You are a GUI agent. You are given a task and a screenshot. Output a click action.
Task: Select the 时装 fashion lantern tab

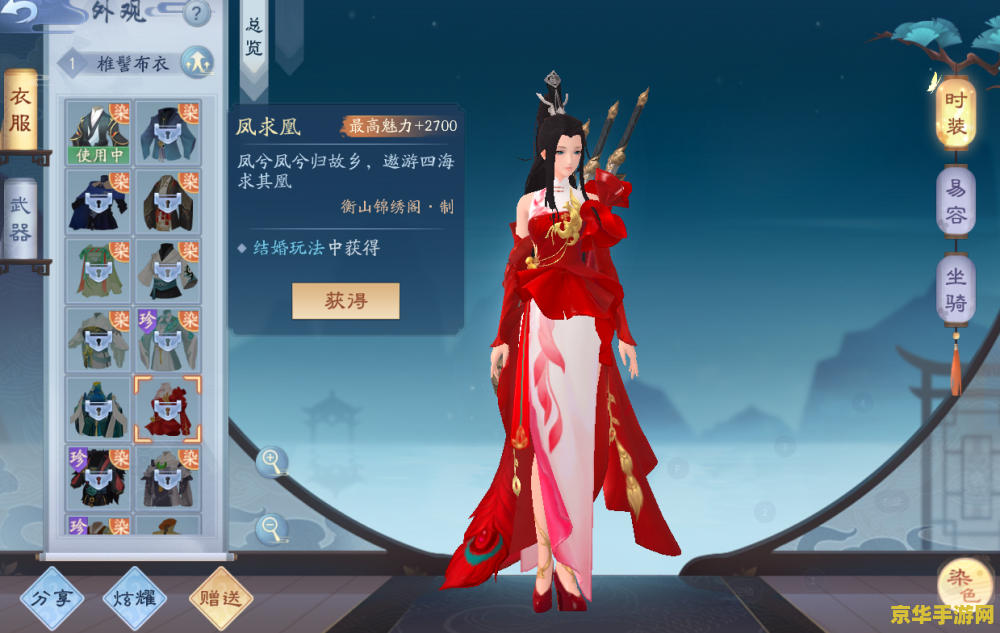(x=955, y=112)
